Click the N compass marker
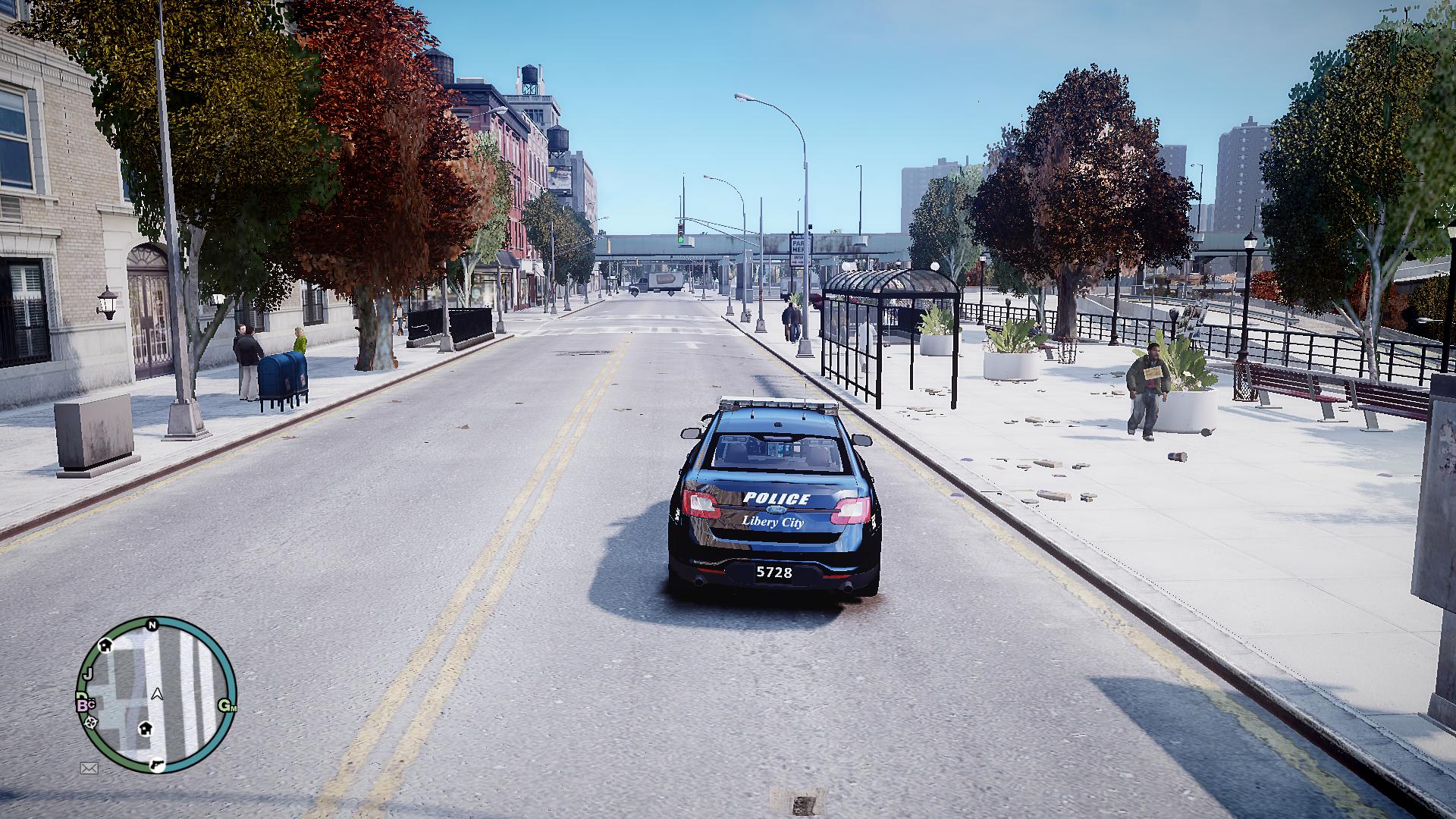 coord(152,625)
